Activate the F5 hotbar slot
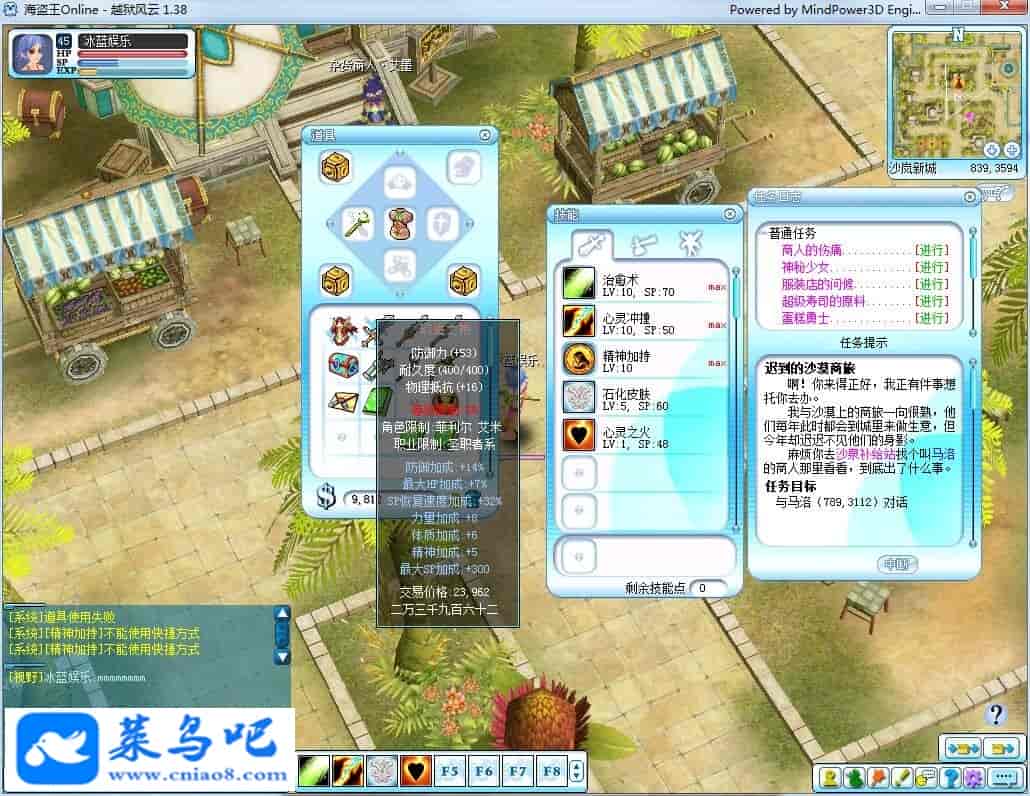This screenshot has height=796, width=1030. point(450,771)
